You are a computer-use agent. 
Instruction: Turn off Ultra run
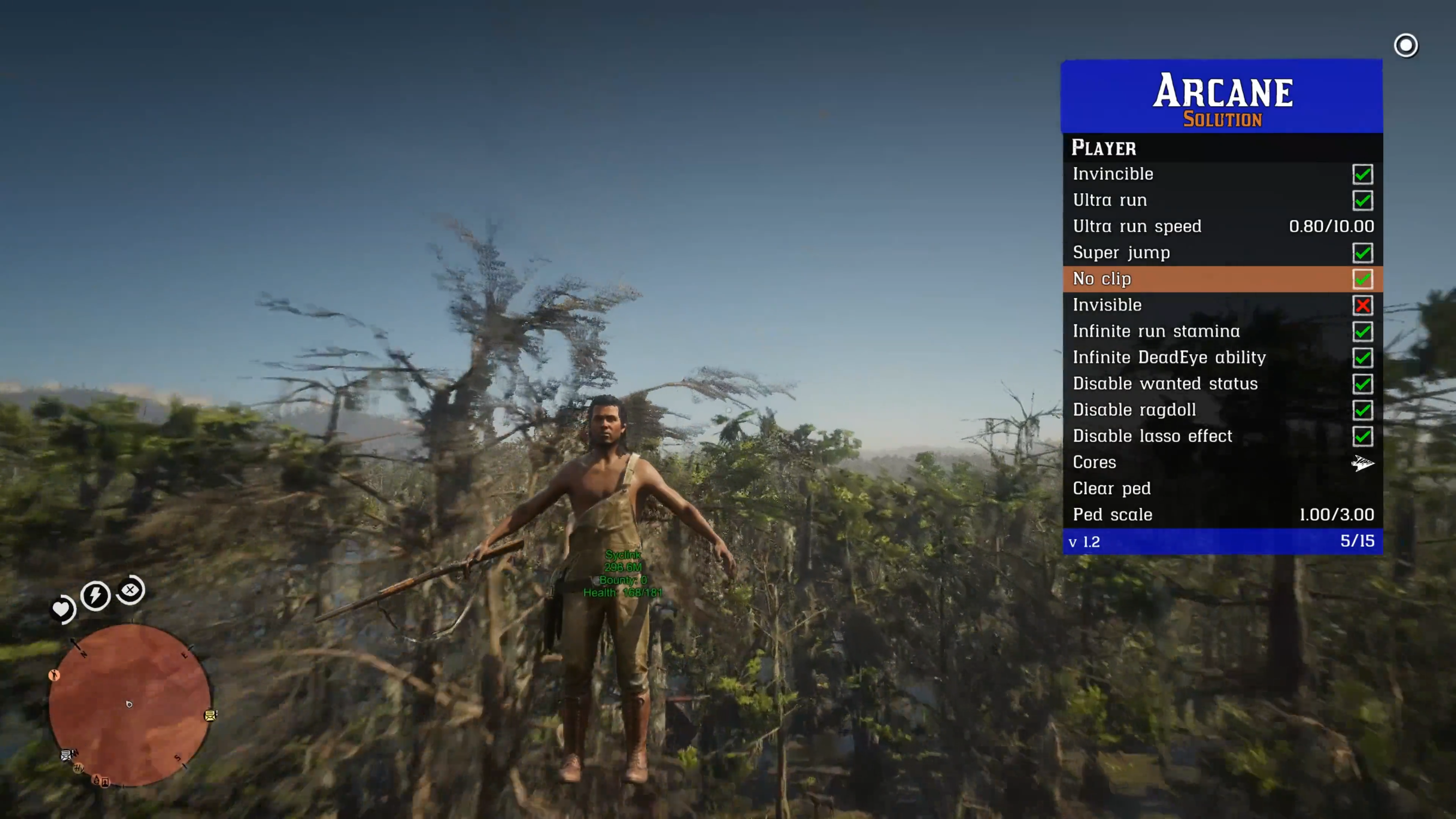point(1362,201)
